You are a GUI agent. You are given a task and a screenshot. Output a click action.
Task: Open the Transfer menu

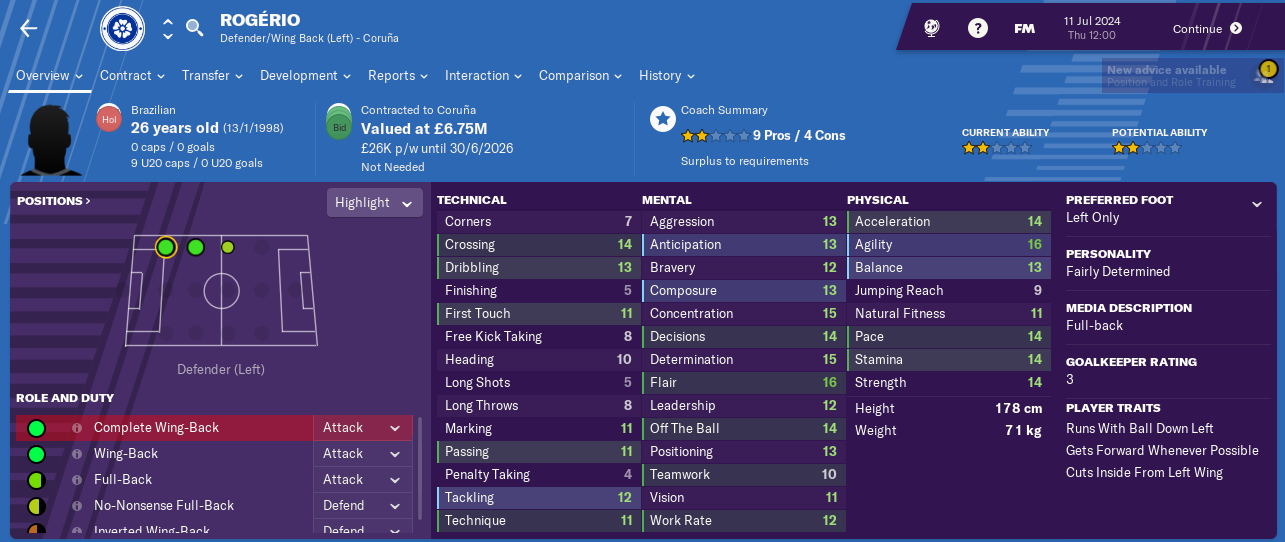(213, 76)
